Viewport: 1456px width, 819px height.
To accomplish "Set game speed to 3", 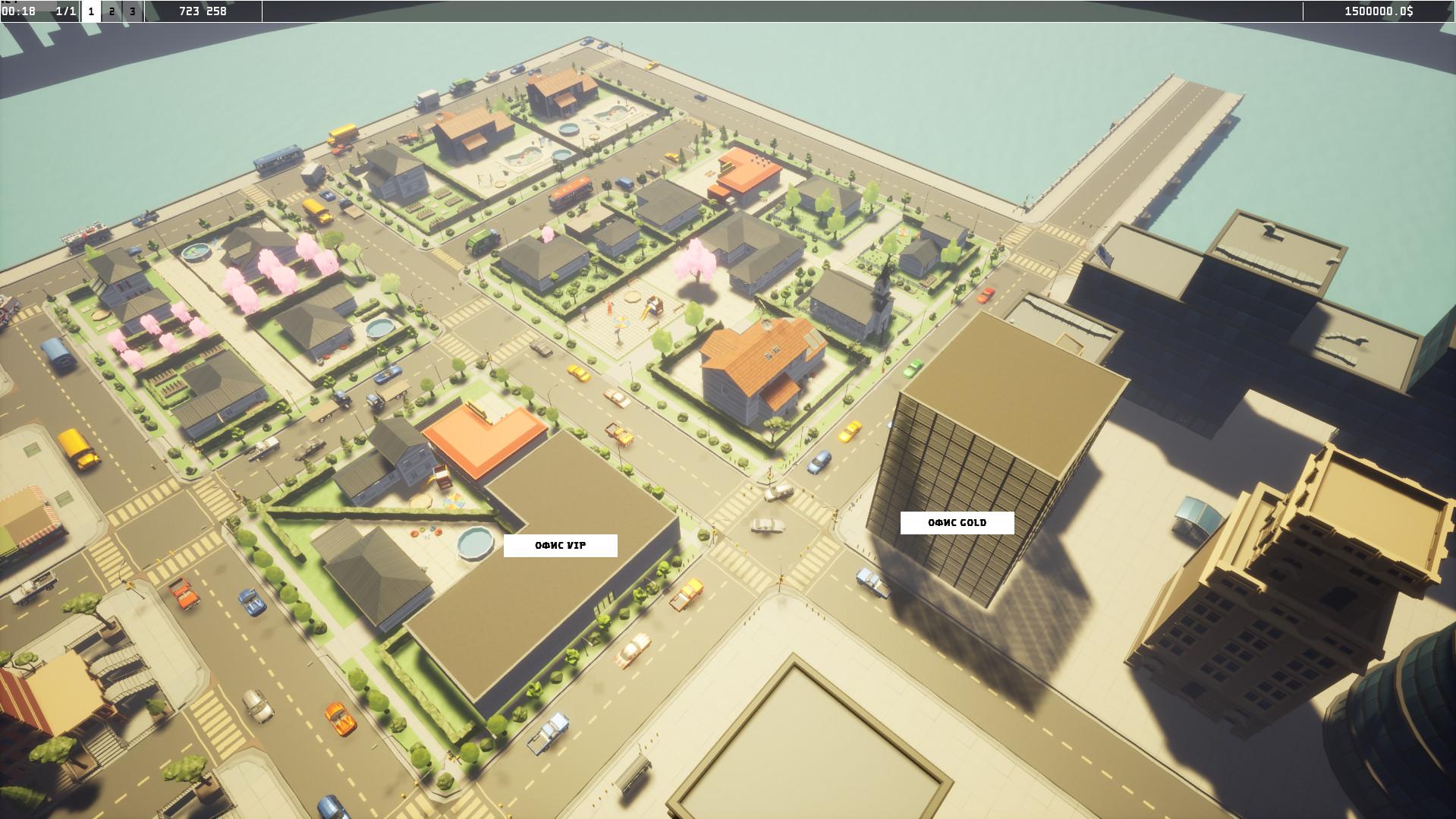I will coord(133,11).
